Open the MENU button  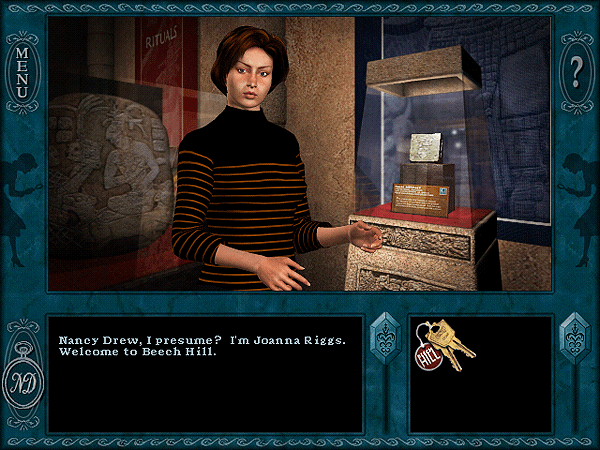pyautogui.click(x=22, y=67)
